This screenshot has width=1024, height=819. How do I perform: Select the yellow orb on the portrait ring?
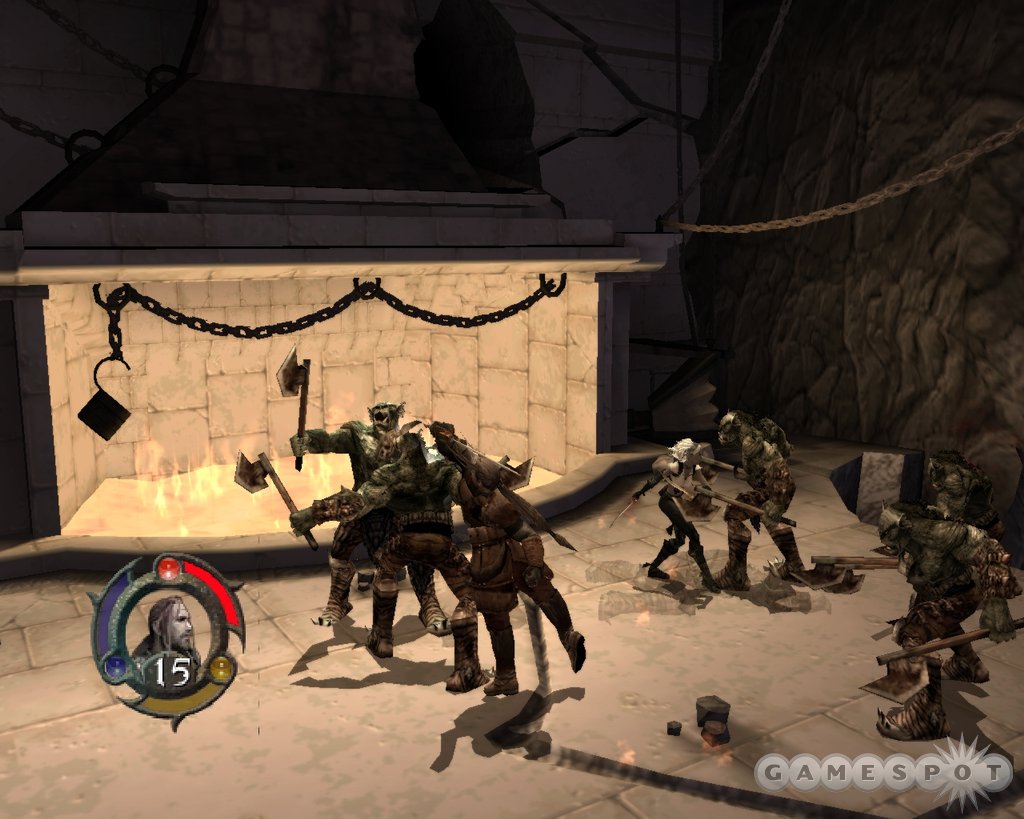220,667
